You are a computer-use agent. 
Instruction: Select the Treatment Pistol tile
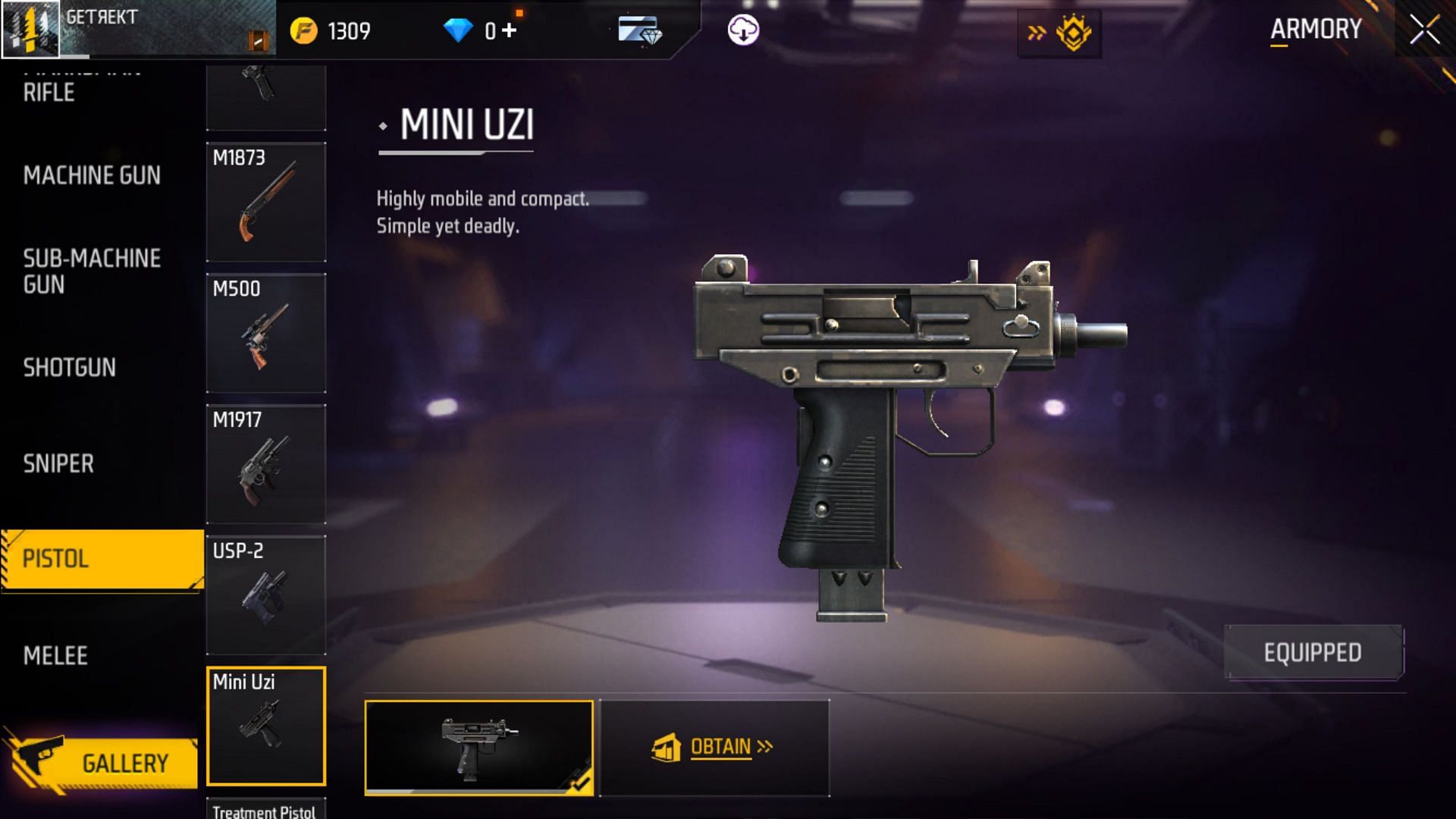pyautogui.click(x=266, y=809)
